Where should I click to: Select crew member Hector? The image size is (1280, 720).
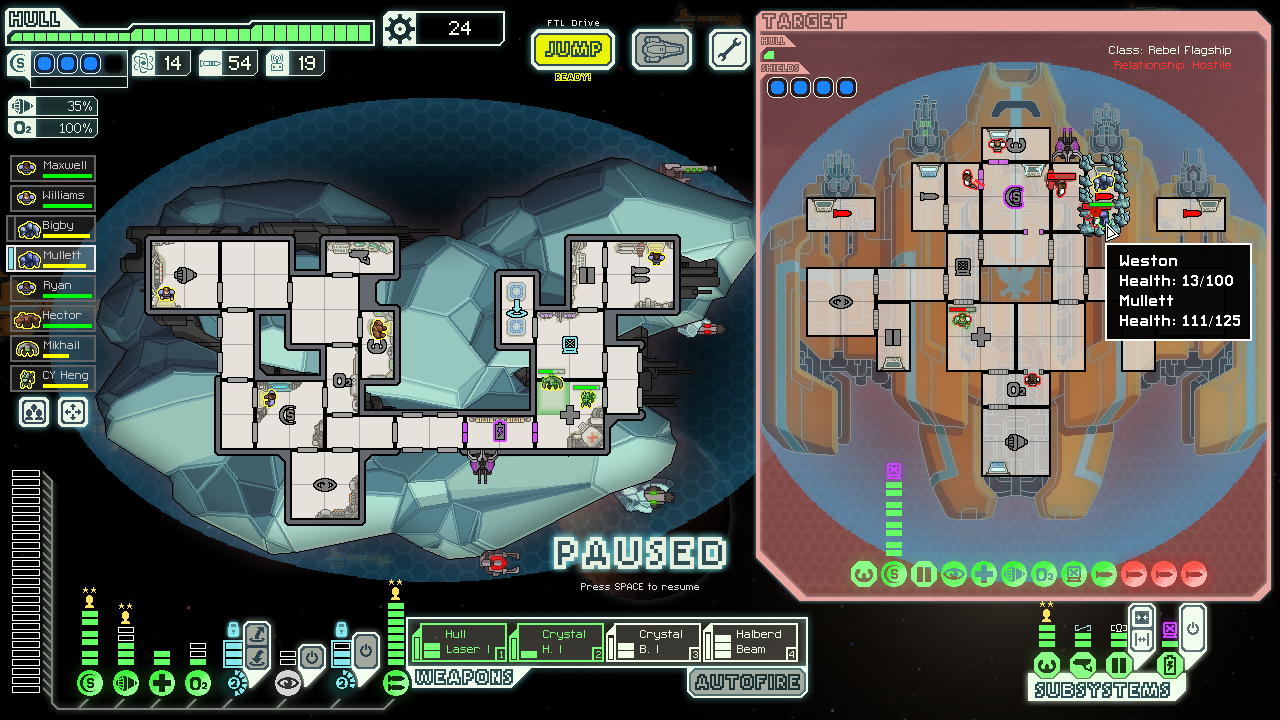[52, 316]
